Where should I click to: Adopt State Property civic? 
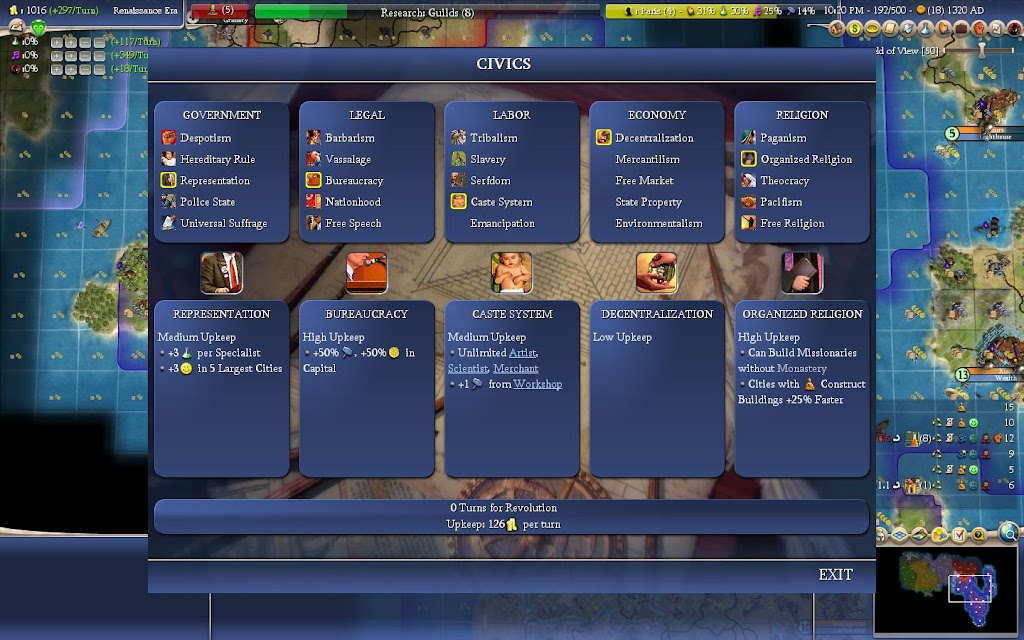pyautogui.click(x=648, y=202)
